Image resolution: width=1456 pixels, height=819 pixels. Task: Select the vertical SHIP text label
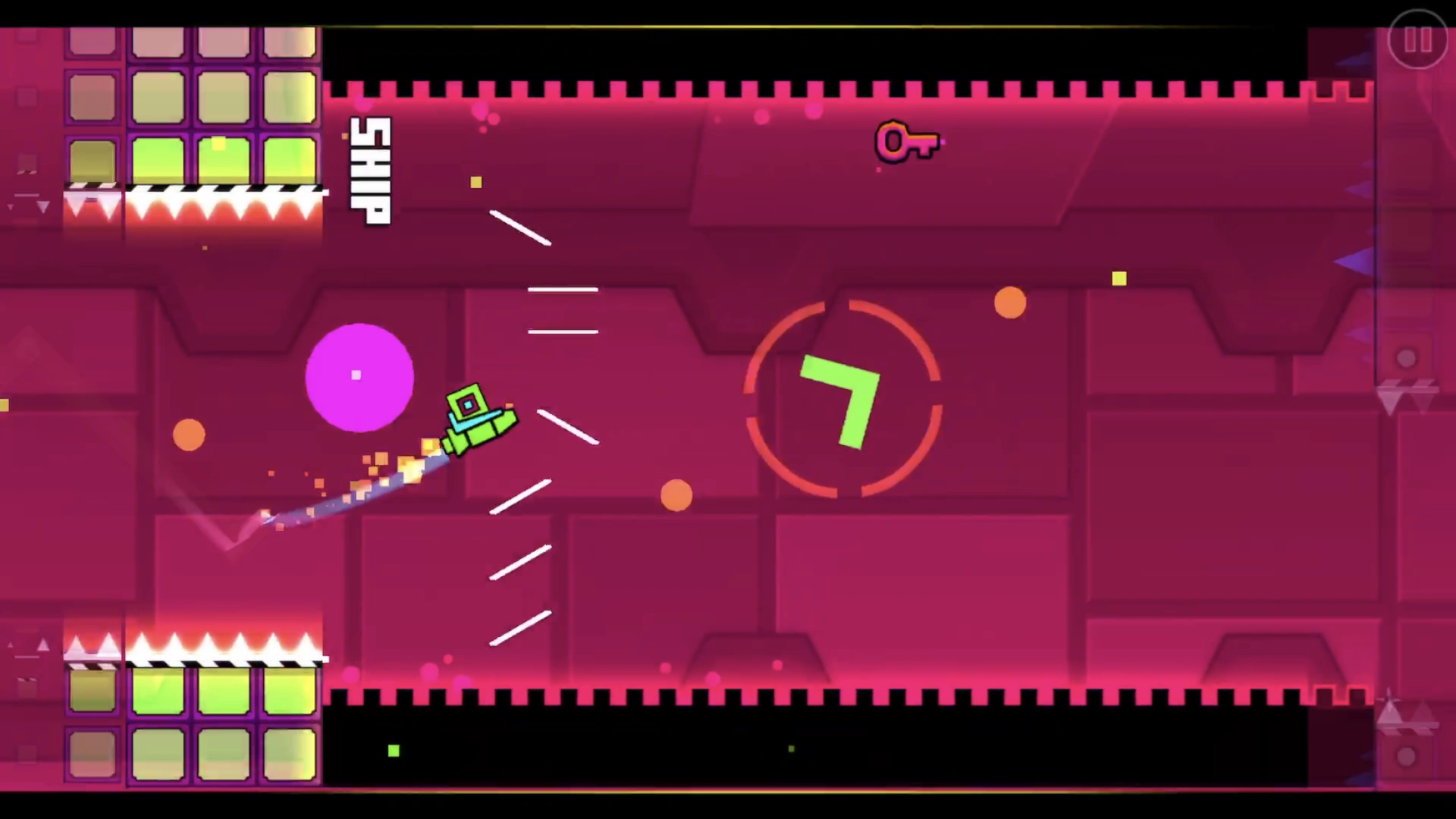pyautogui.click(x=369, y=170)
